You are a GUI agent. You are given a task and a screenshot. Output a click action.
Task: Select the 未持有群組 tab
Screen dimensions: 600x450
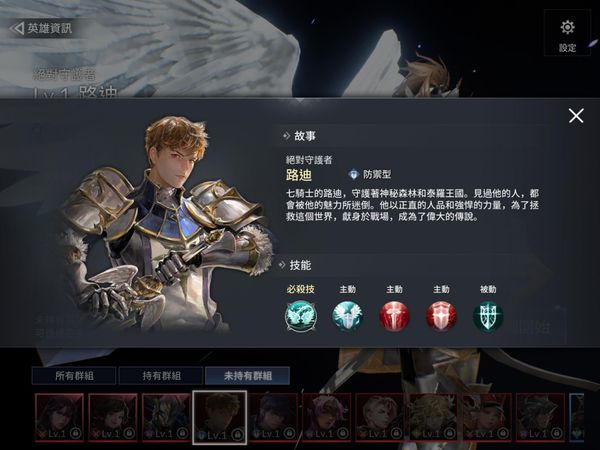pyautogui.click(x=247, y=376)
